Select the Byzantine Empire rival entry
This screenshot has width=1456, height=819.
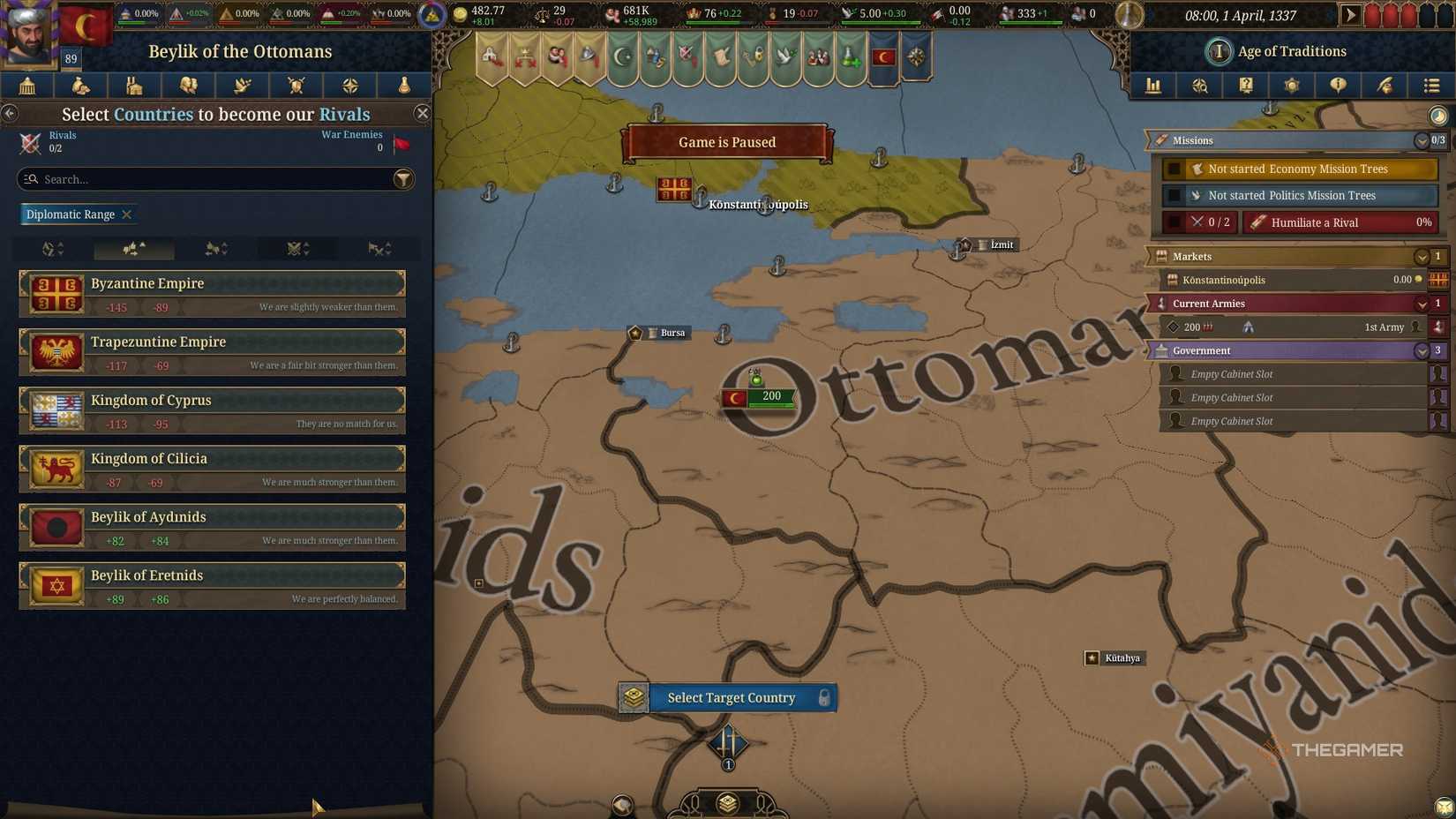pos(212,292)
